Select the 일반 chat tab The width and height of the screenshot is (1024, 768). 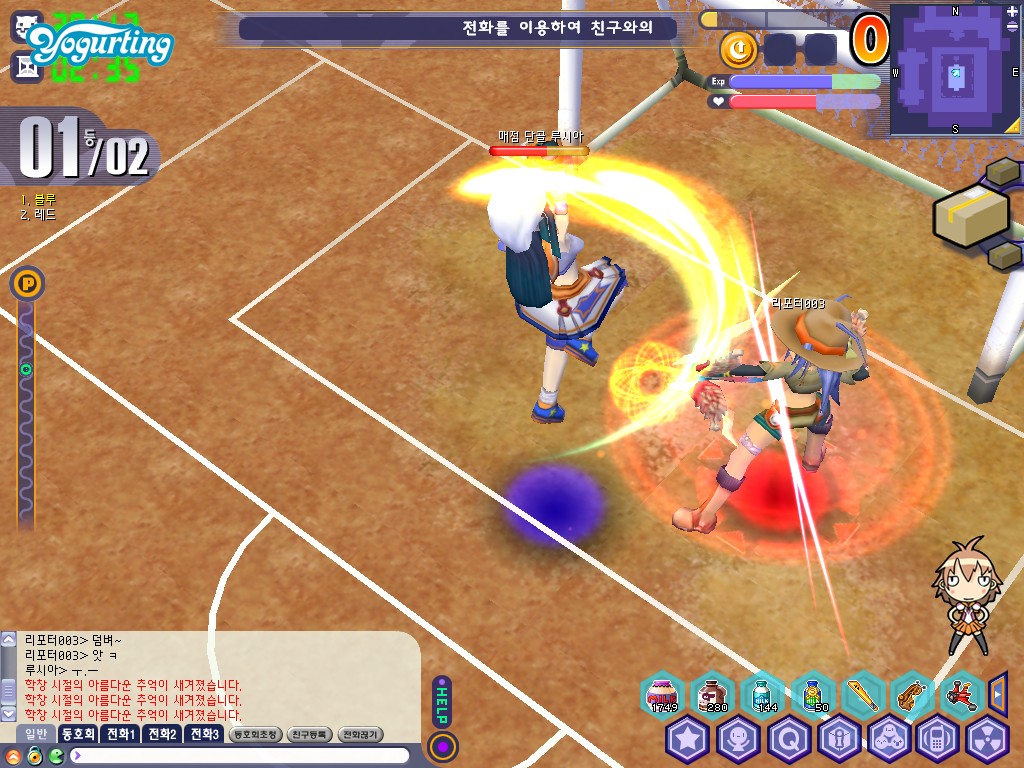(x=35, y=734)
